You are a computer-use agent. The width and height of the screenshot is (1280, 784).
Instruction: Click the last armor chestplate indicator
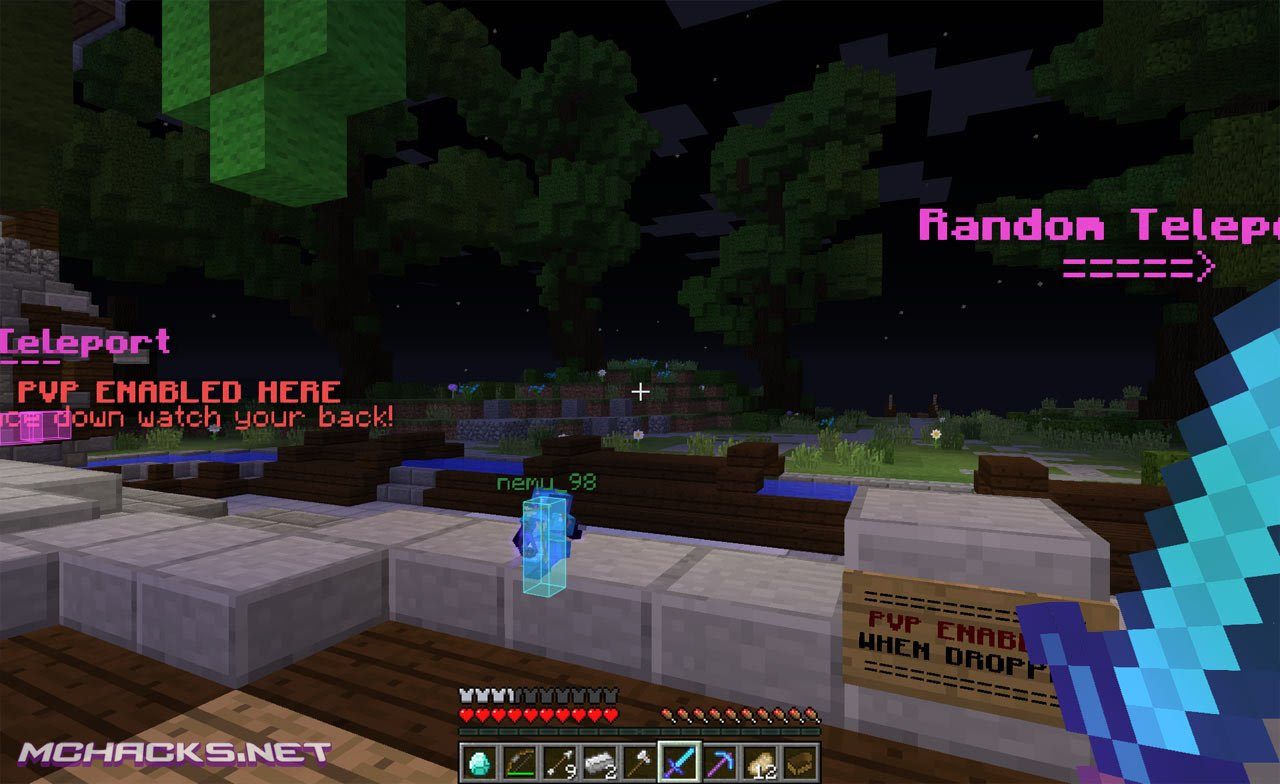coord(611,696)
